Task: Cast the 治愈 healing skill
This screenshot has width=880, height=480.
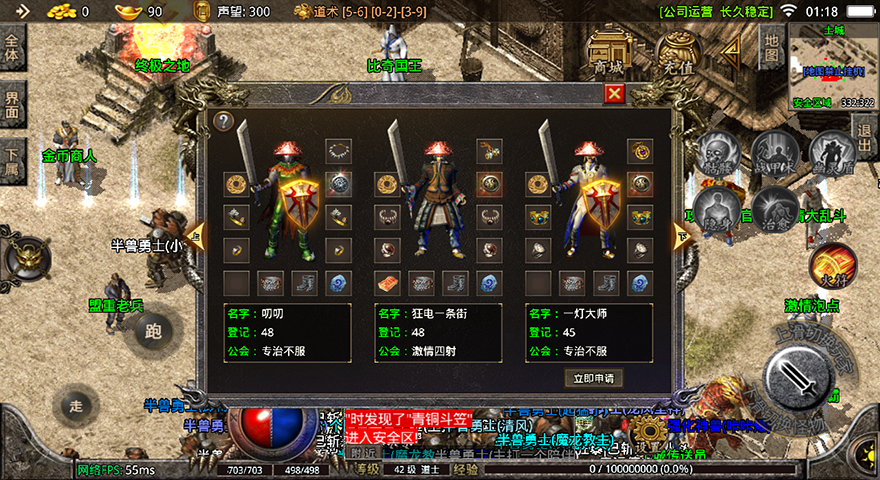Action: point(774,208)
